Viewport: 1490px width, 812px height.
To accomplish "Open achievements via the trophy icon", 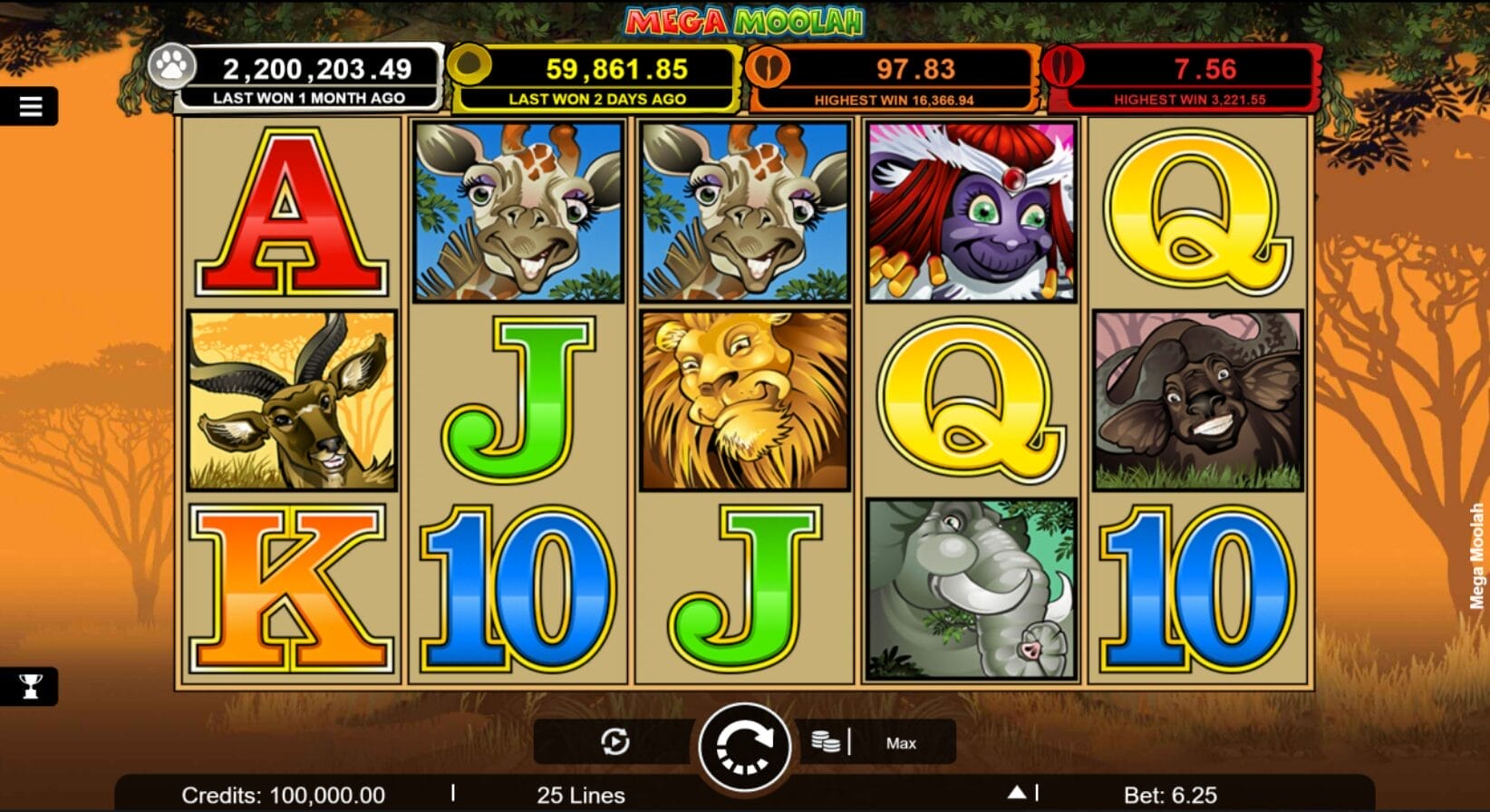I will pyautogui.click(x=30, y=687).
